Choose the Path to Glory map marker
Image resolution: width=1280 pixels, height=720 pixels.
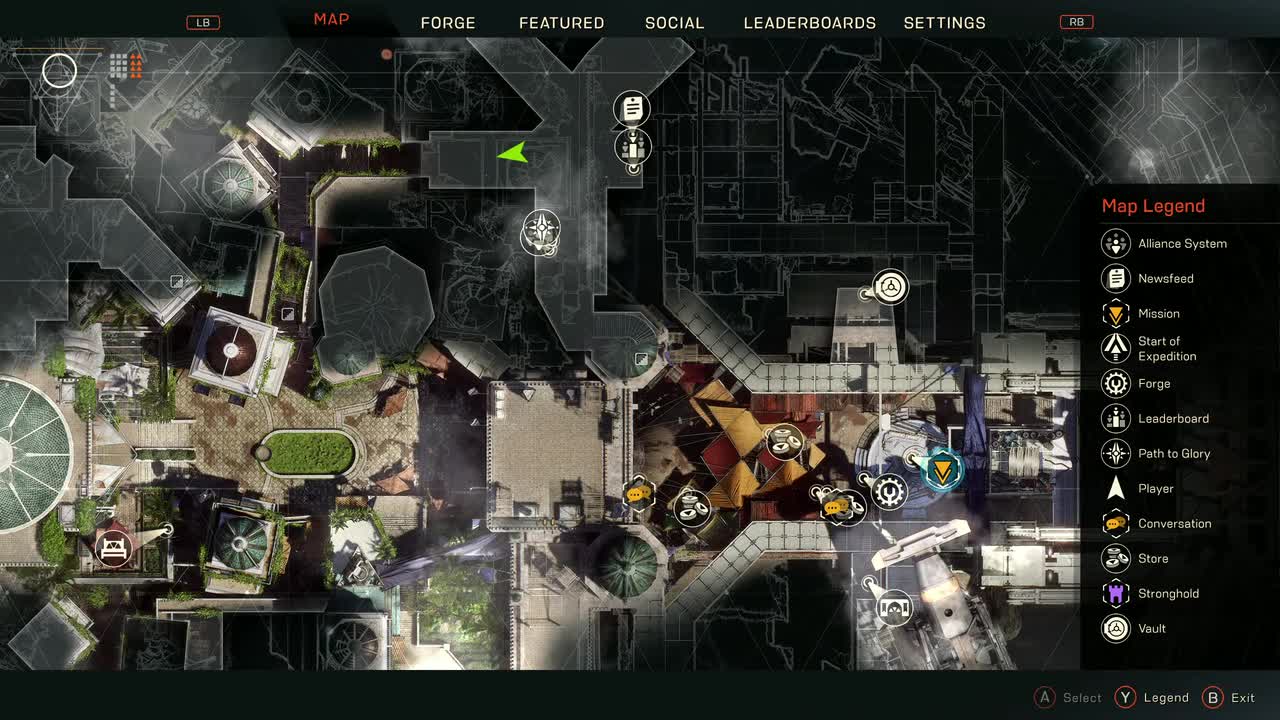click(541, 231)
